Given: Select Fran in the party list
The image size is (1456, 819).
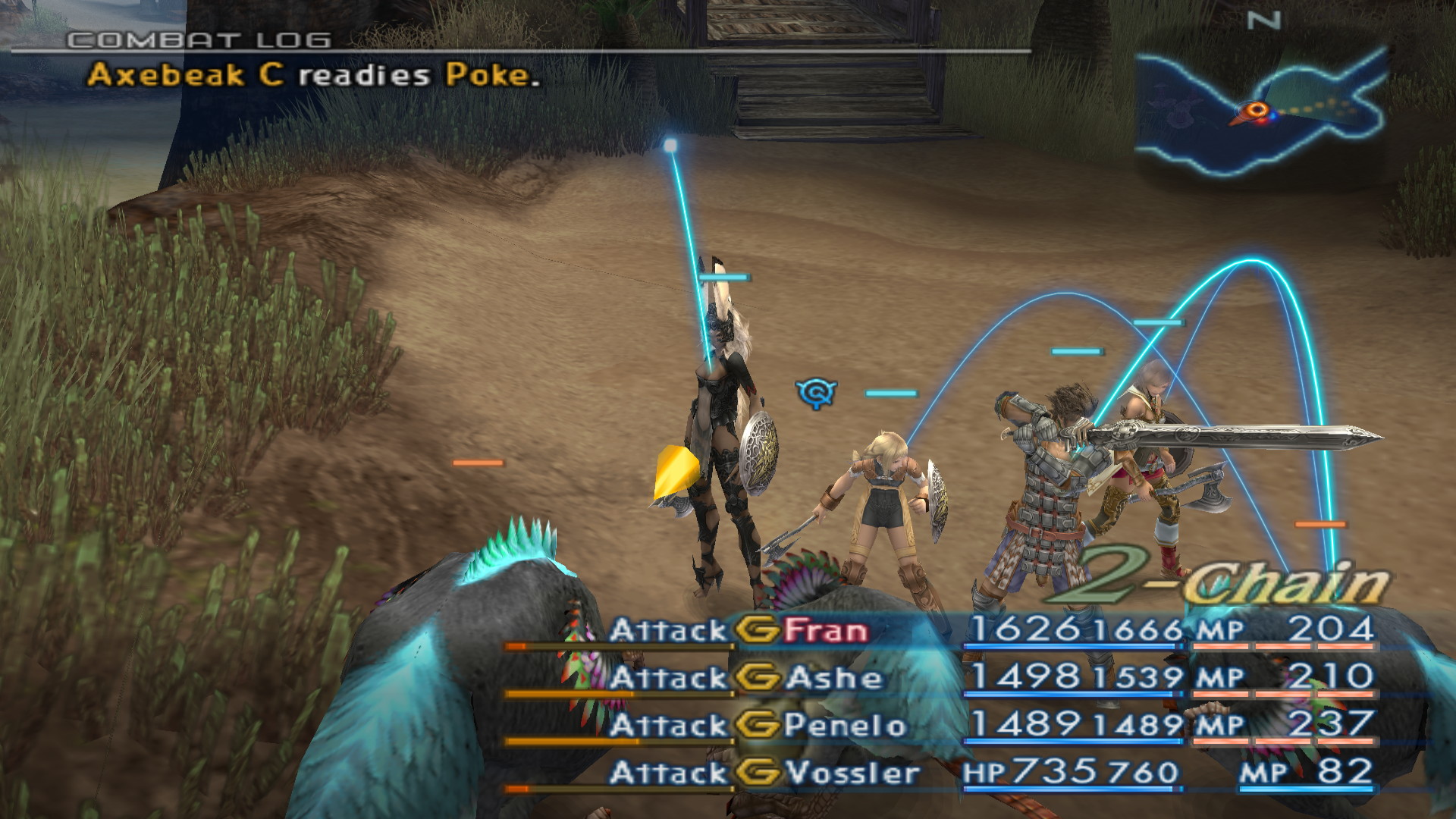Looking at the screenshot, I should (x=825, y=630).
